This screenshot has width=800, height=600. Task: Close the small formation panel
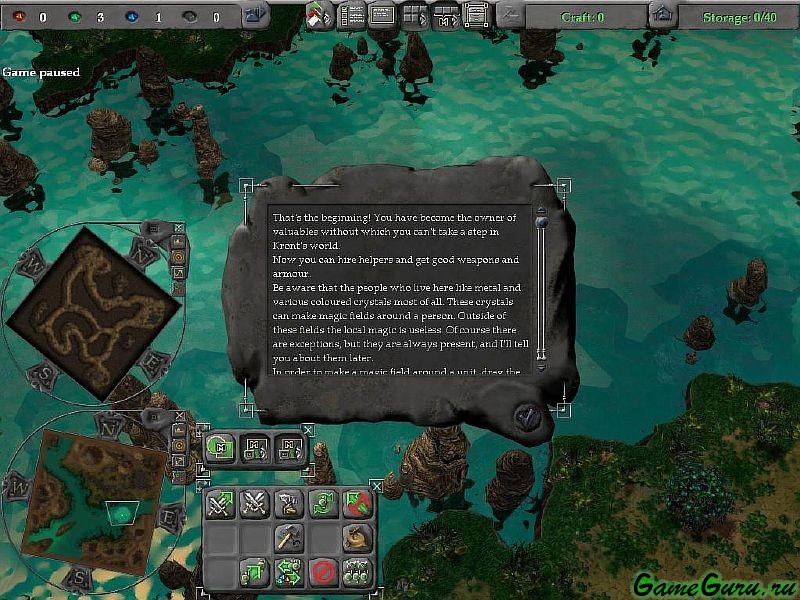pyautogui.click(x=308, y=430)
